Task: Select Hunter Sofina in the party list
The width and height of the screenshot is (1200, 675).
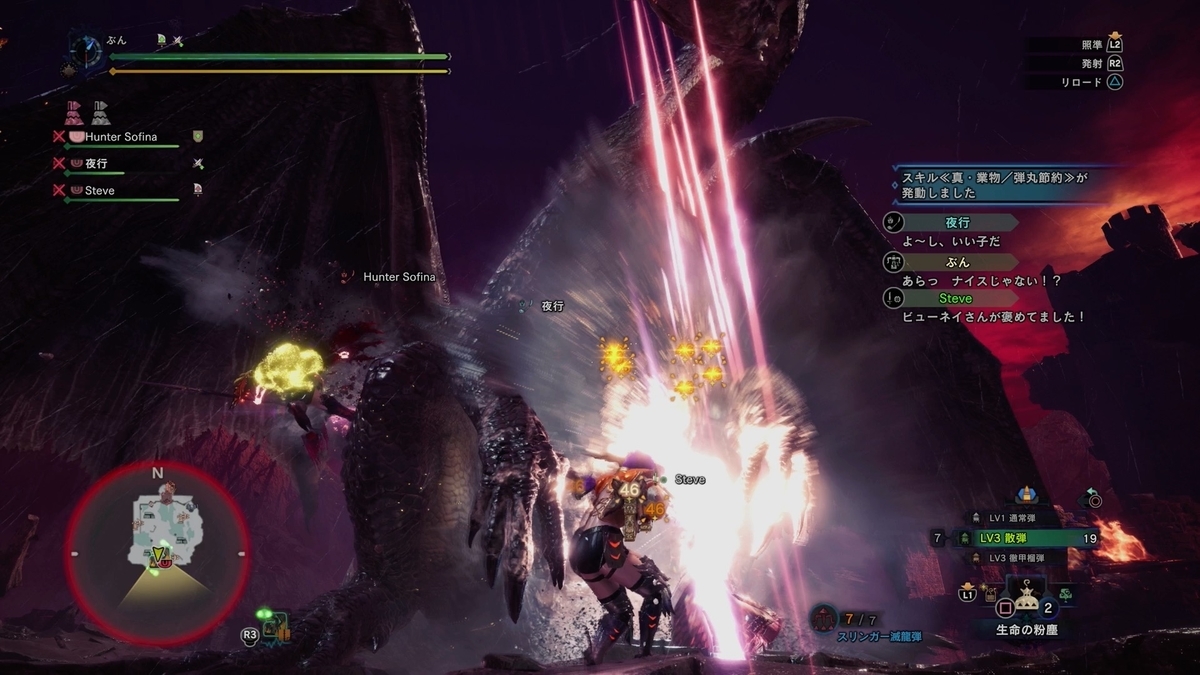Action: click(x=121, y=136)
